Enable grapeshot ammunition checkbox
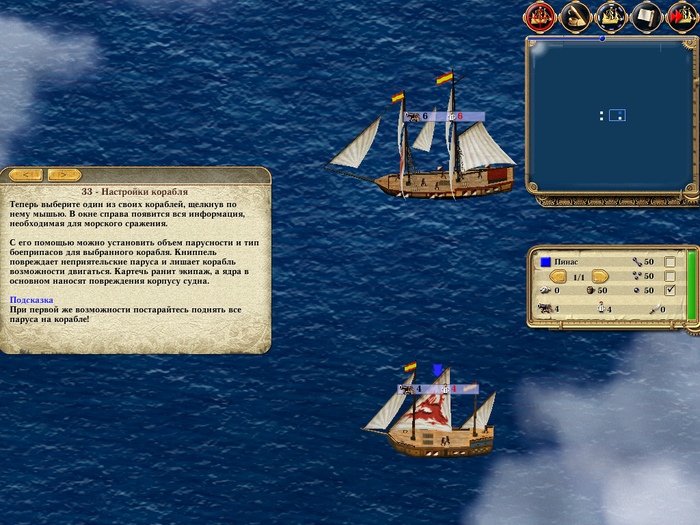700x525 pixels. coord(670,276)
